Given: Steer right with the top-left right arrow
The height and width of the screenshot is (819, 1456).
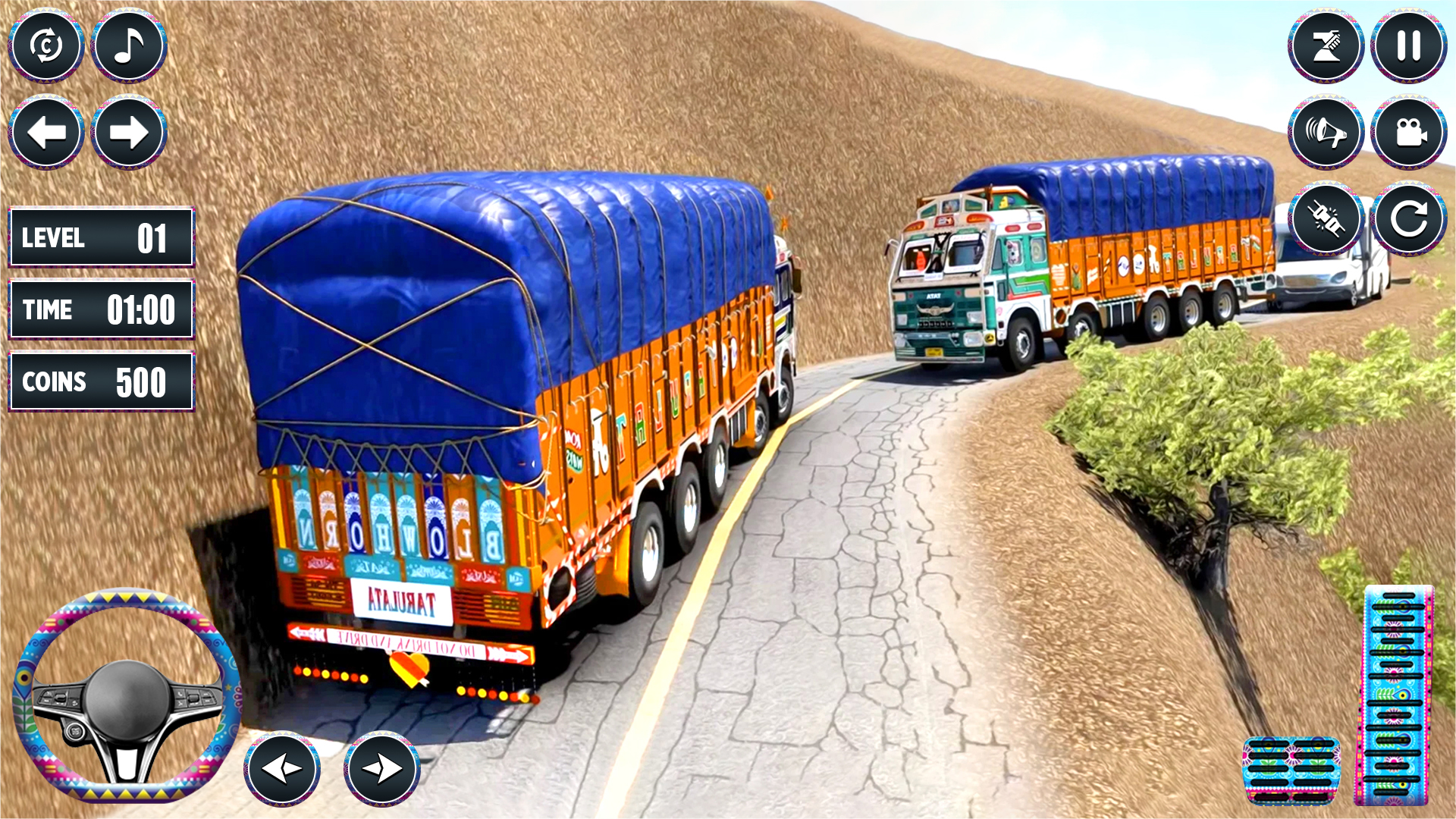Looking at the screenshot, I should [x=127, y=131].
